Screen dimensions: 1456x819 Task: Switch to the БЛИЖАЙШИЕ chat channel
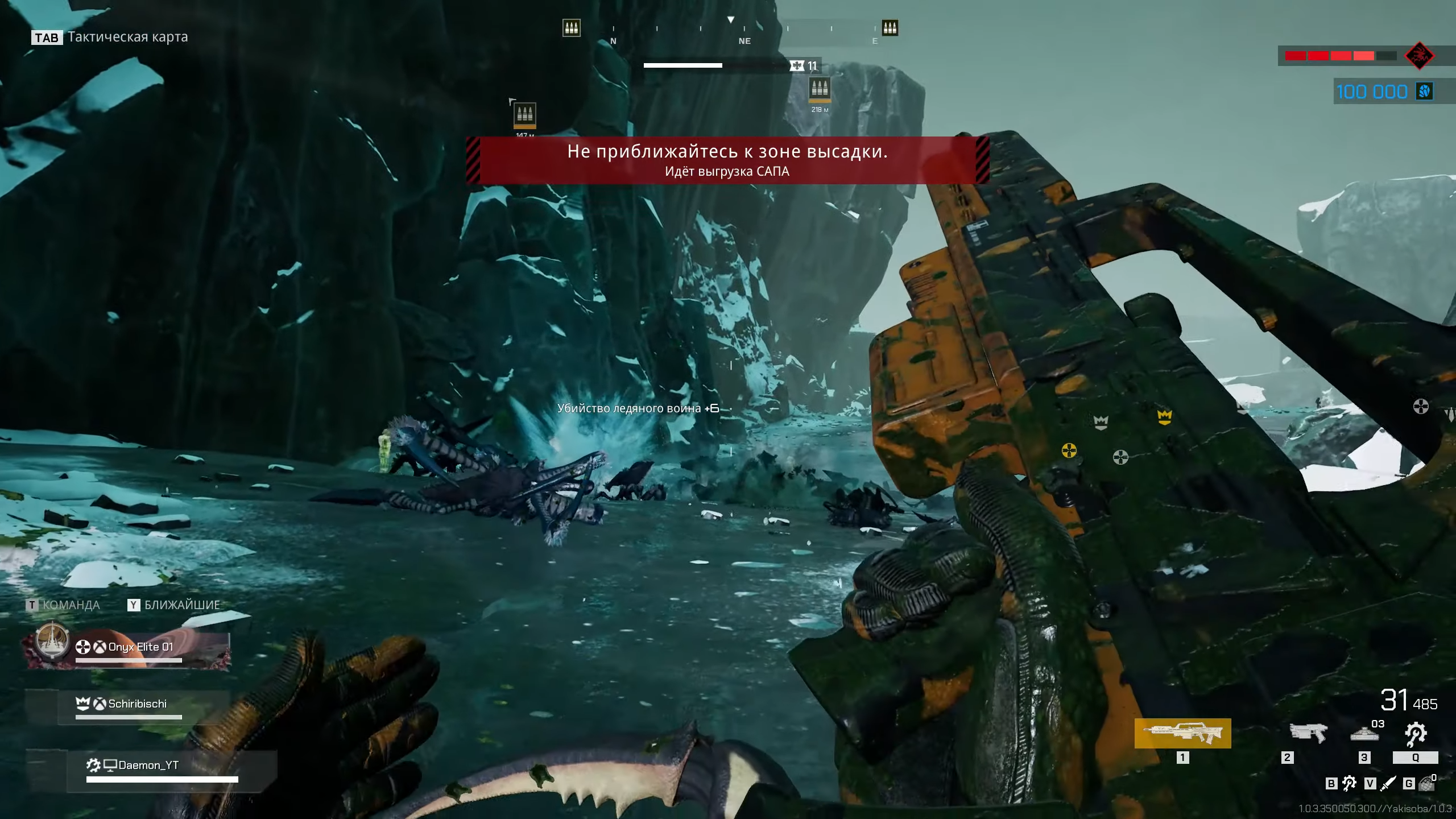[x=181, y=605]
